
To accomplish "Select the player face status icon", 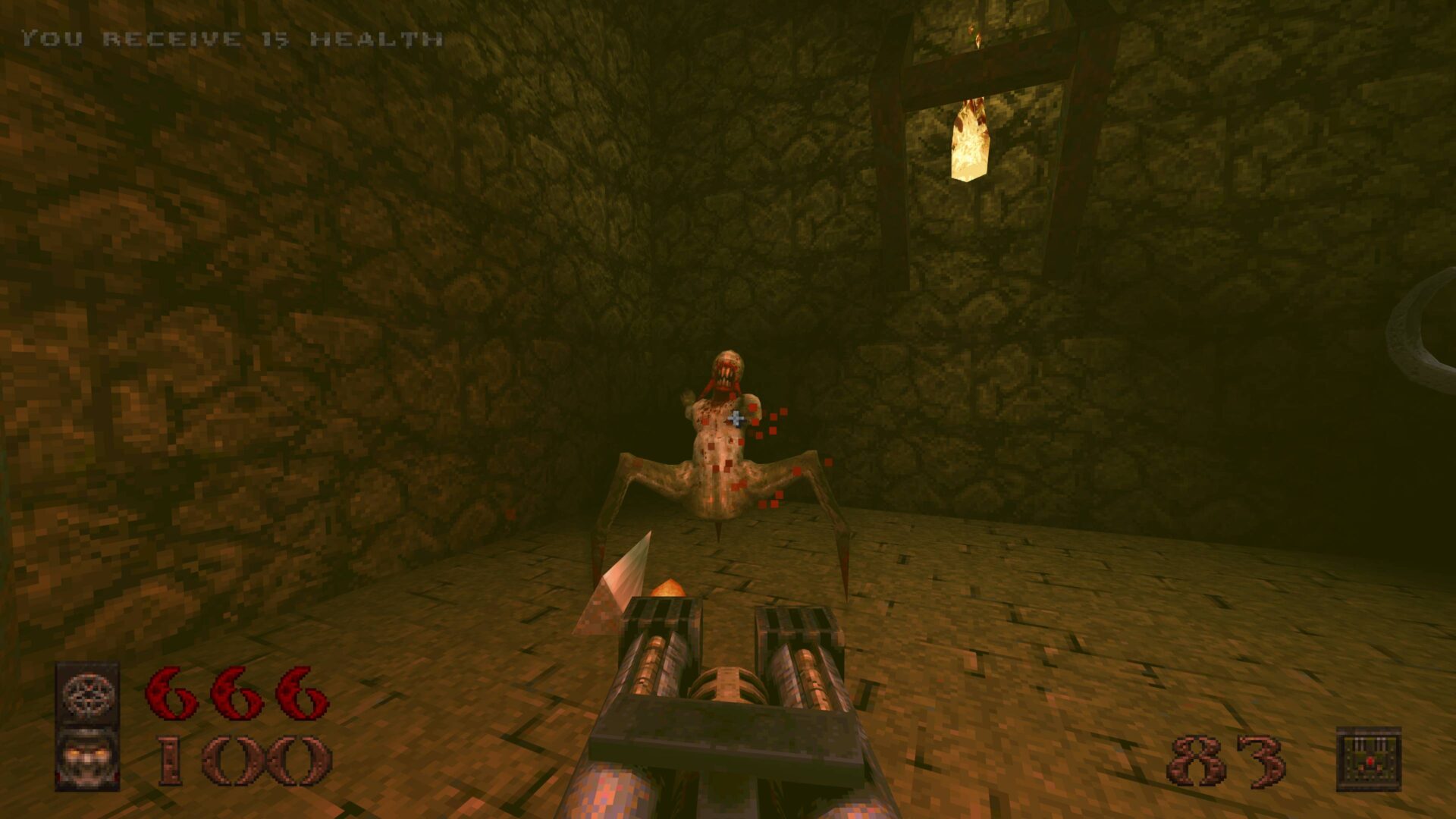I will click(88, 759).
